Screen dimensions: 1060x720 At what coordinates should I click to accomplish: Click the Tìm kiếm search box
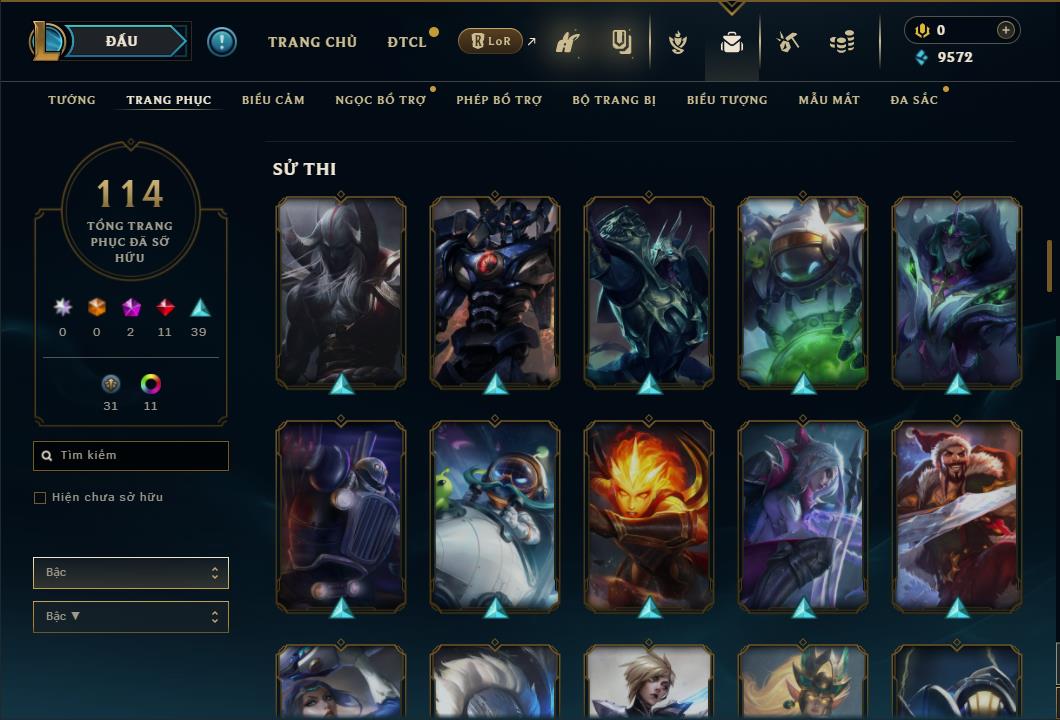point(131,456)
